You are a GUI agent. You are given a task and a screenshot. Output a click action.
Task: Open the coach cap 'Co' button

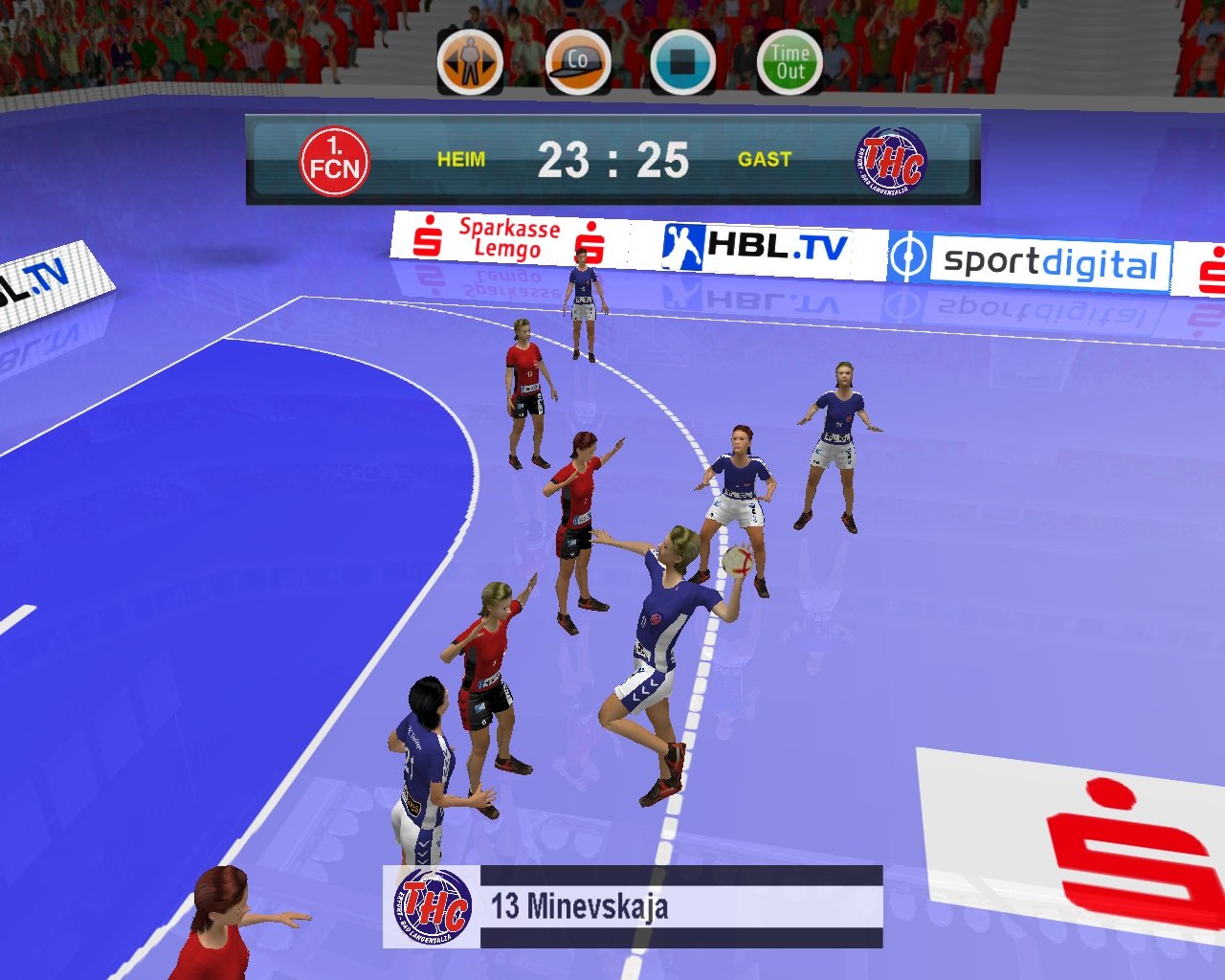[578, 63]
